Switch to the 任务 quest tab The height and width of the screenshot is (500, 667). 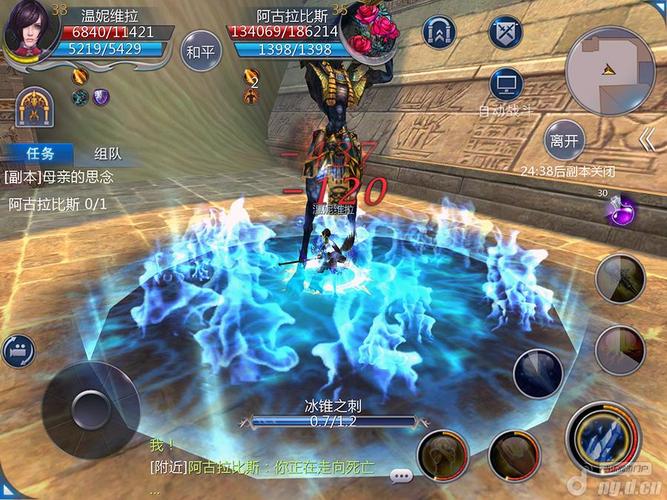pyautogui.click(x=40, y=154)
